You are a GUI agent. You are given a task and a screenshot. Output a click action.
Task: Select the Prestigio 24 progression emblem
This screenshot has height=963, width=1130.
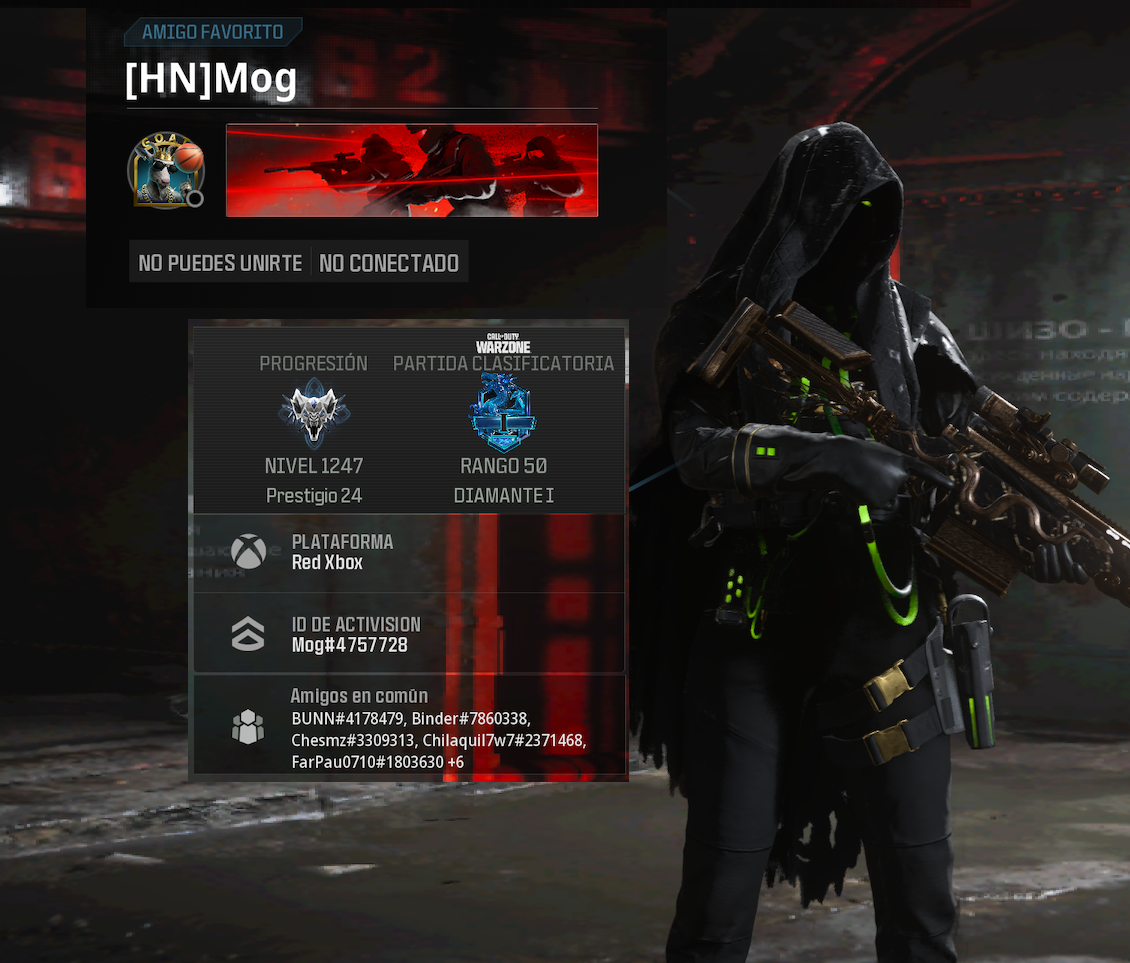pos(314,414)
